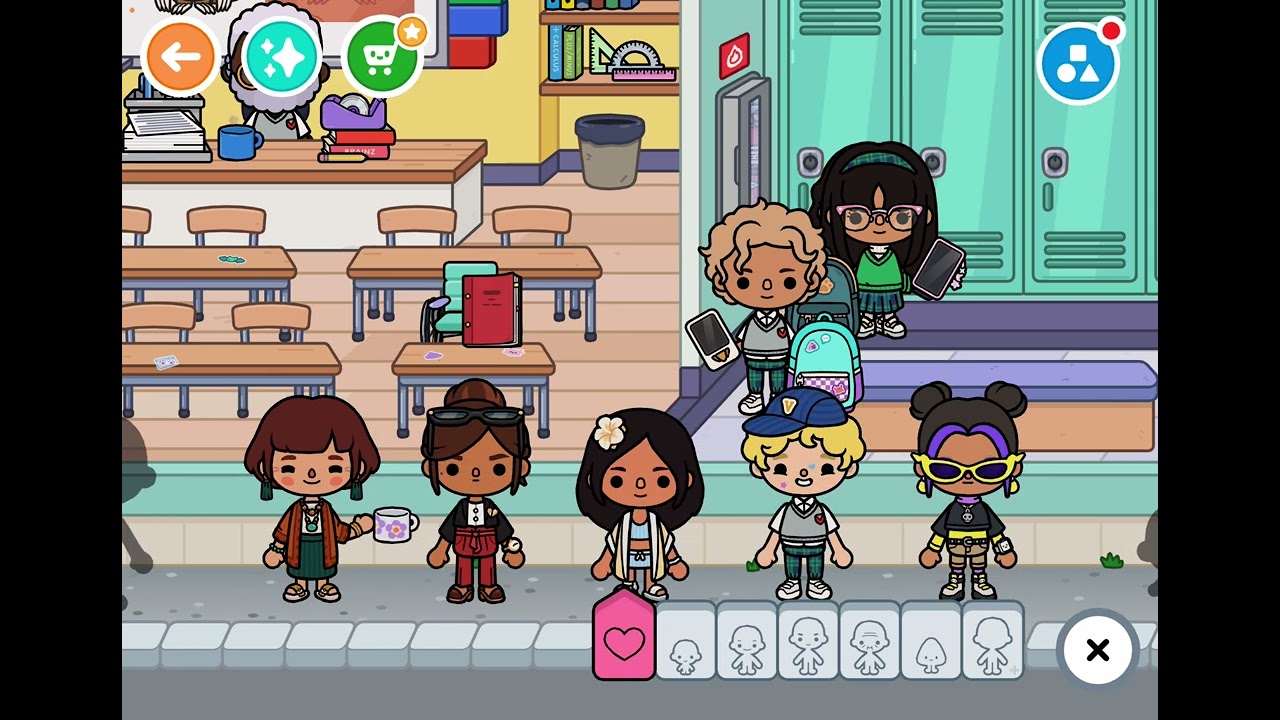Open the teal sparkle button
This screenshot has width=1280, height=720.
pyautogui.click(x=281, y=57)
